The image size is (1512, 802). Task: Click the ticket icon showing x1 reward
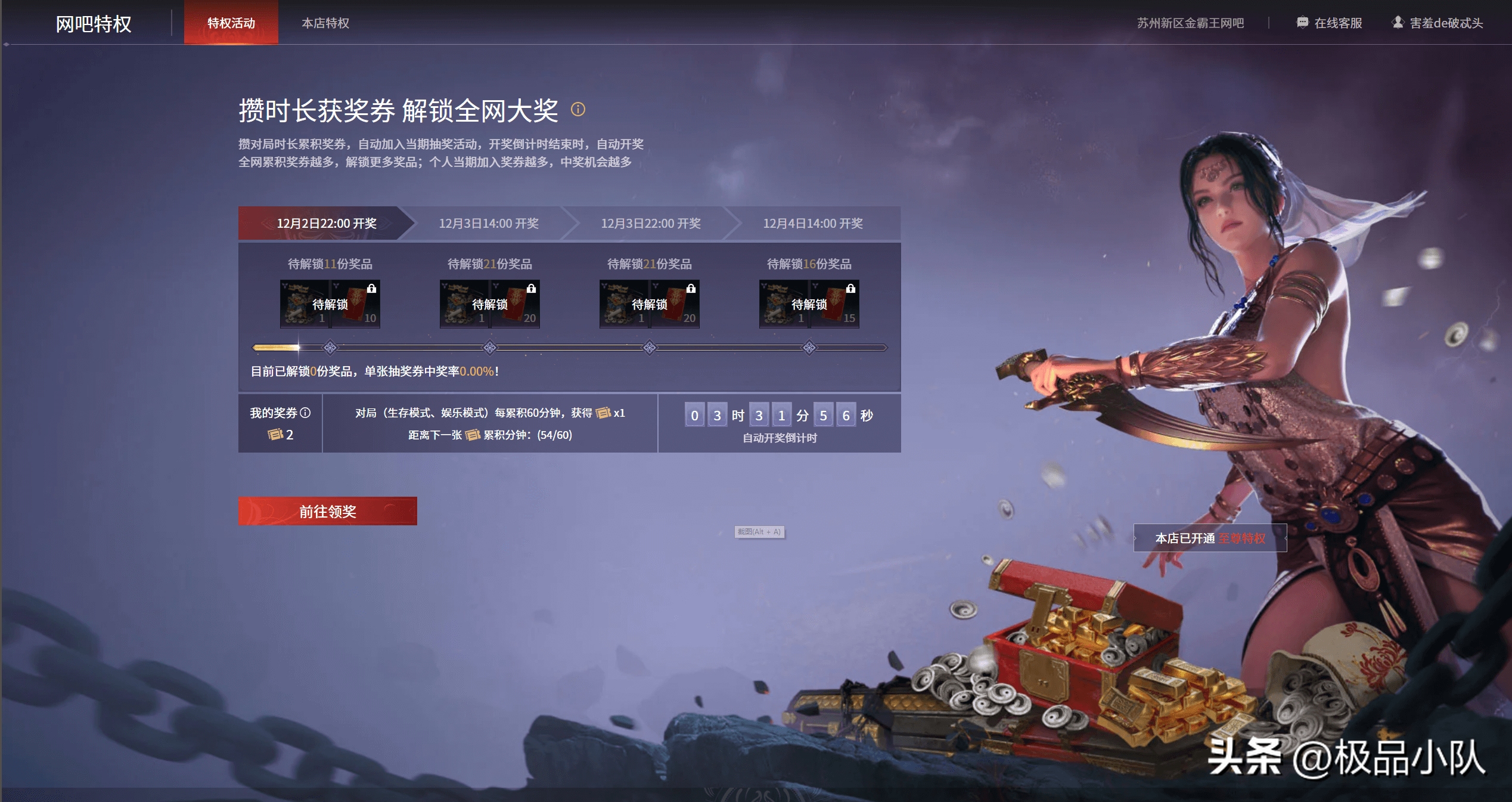tap(604, 413)
